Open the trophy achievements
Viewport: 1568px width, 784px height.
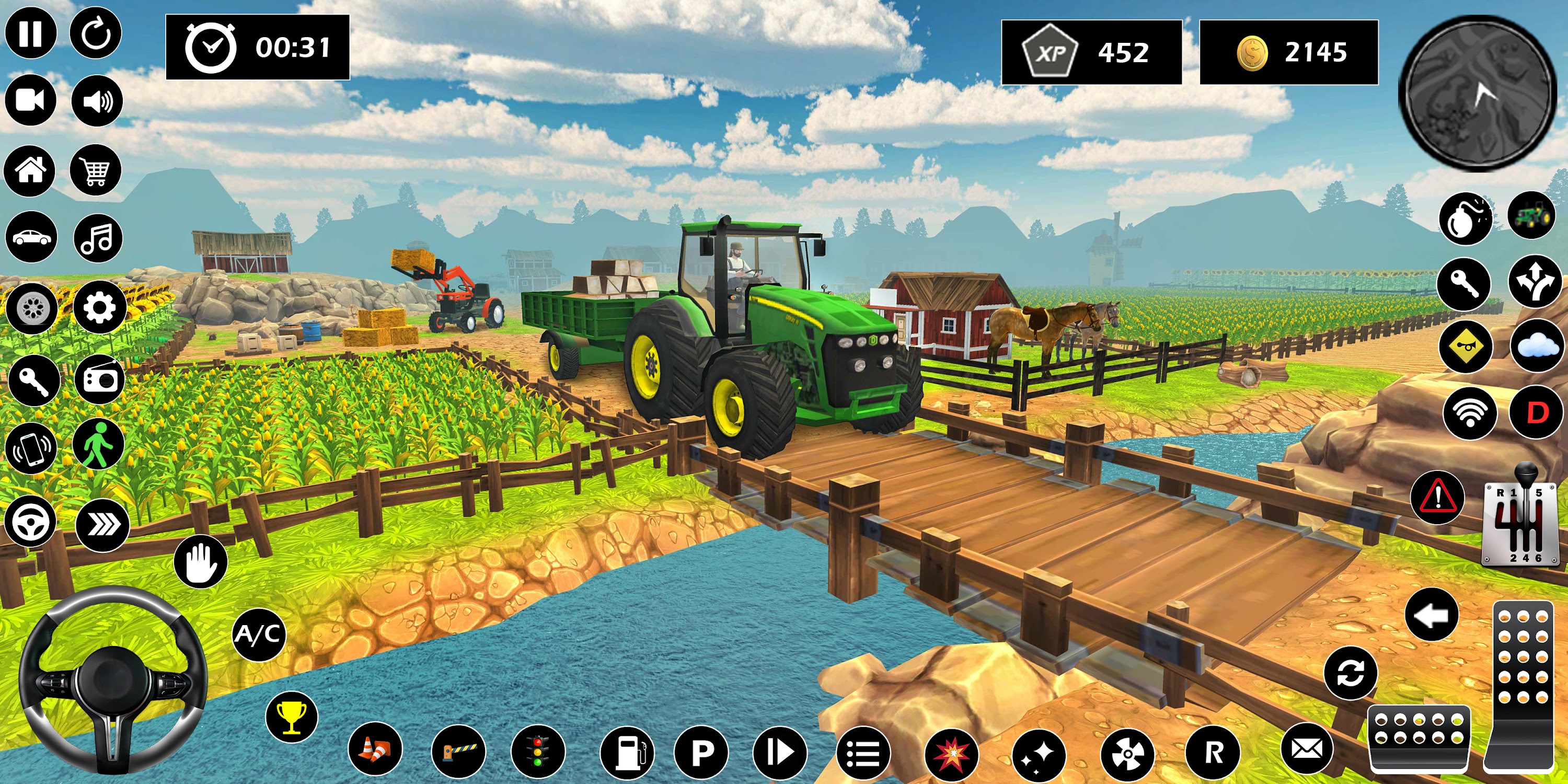click(292, 717)
